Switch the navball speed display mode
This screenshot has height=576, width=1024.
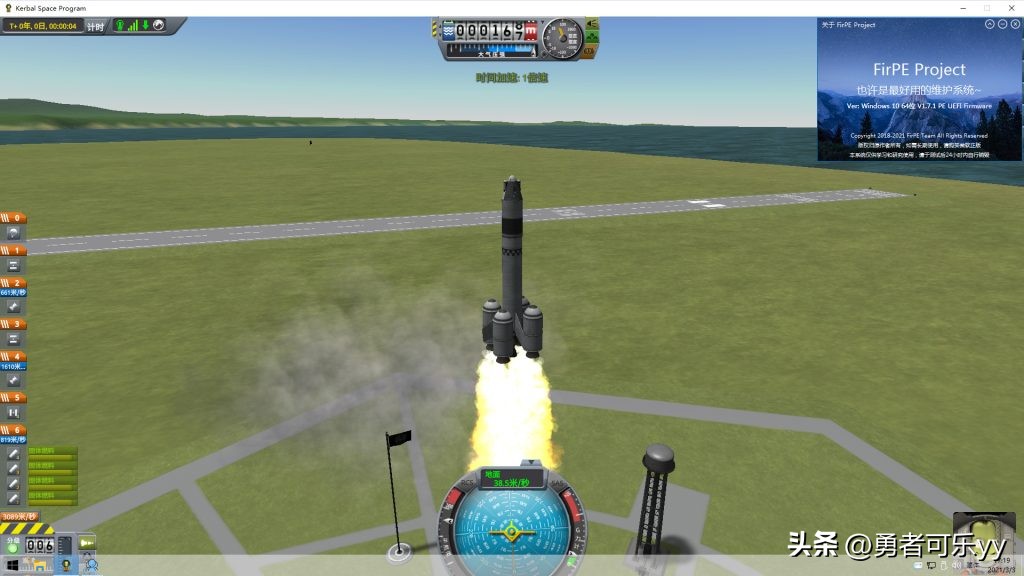click(x=512, y=478)
